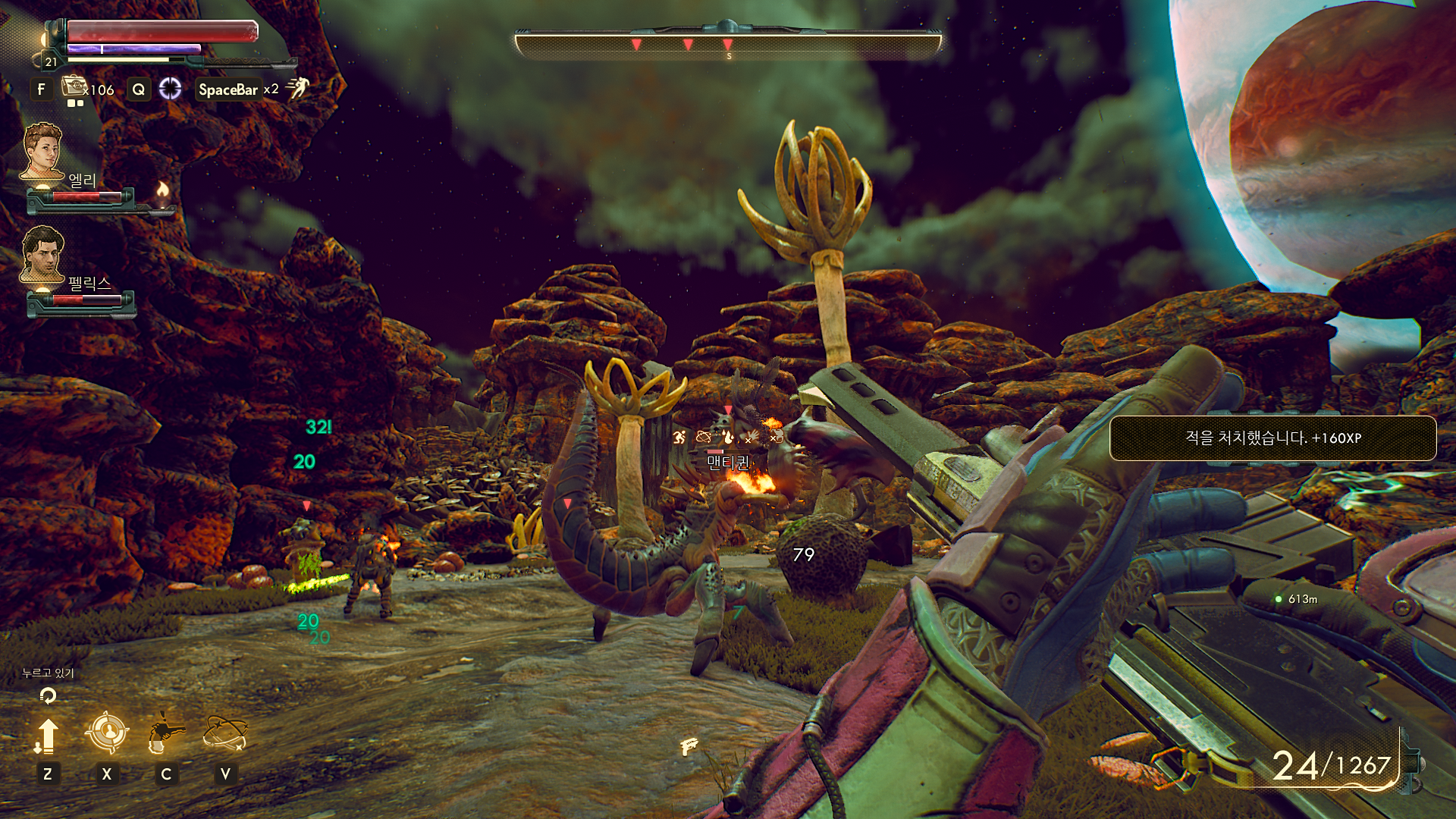Activate the Tactical Time Dilation crosshair icon
The image size is (1456, 819).
(x=170, y=89)
